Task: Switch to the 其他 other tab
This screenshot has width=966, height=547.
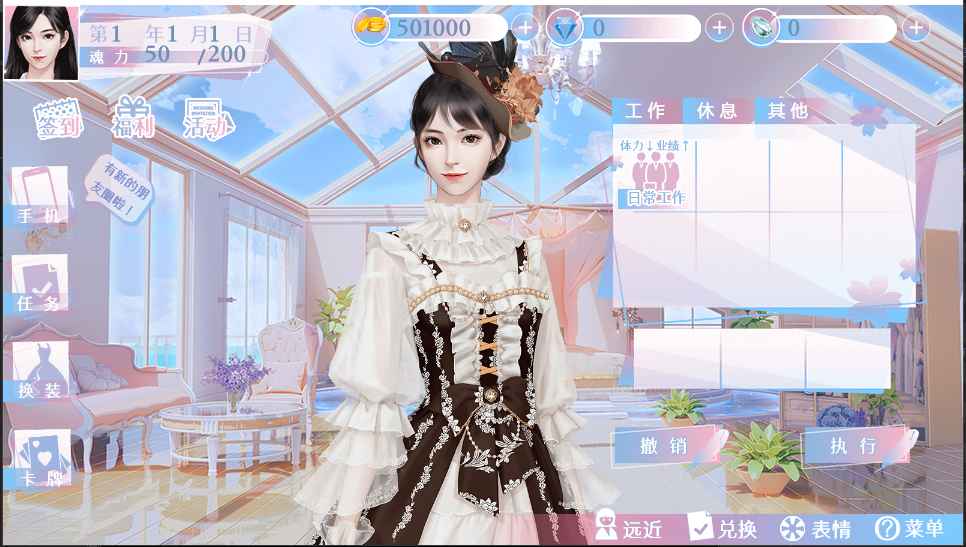Action: tap(787, 111)
